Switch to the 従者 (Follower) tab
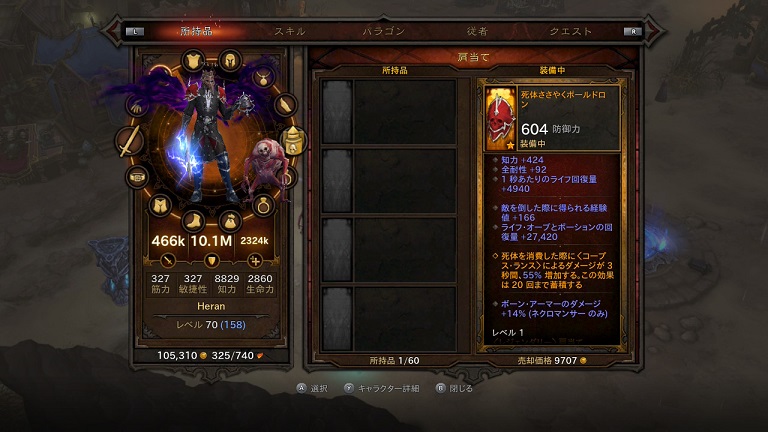The height and width of the screenshot is (432, 768). click(x=477, y=31)
